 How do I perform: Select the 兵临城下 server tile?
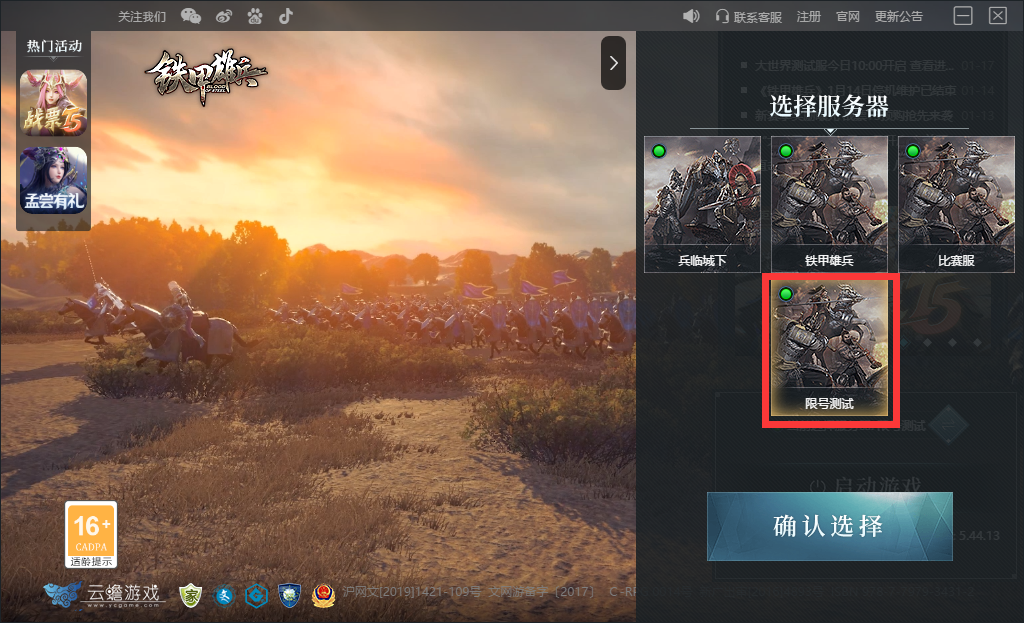pos(702,204)
